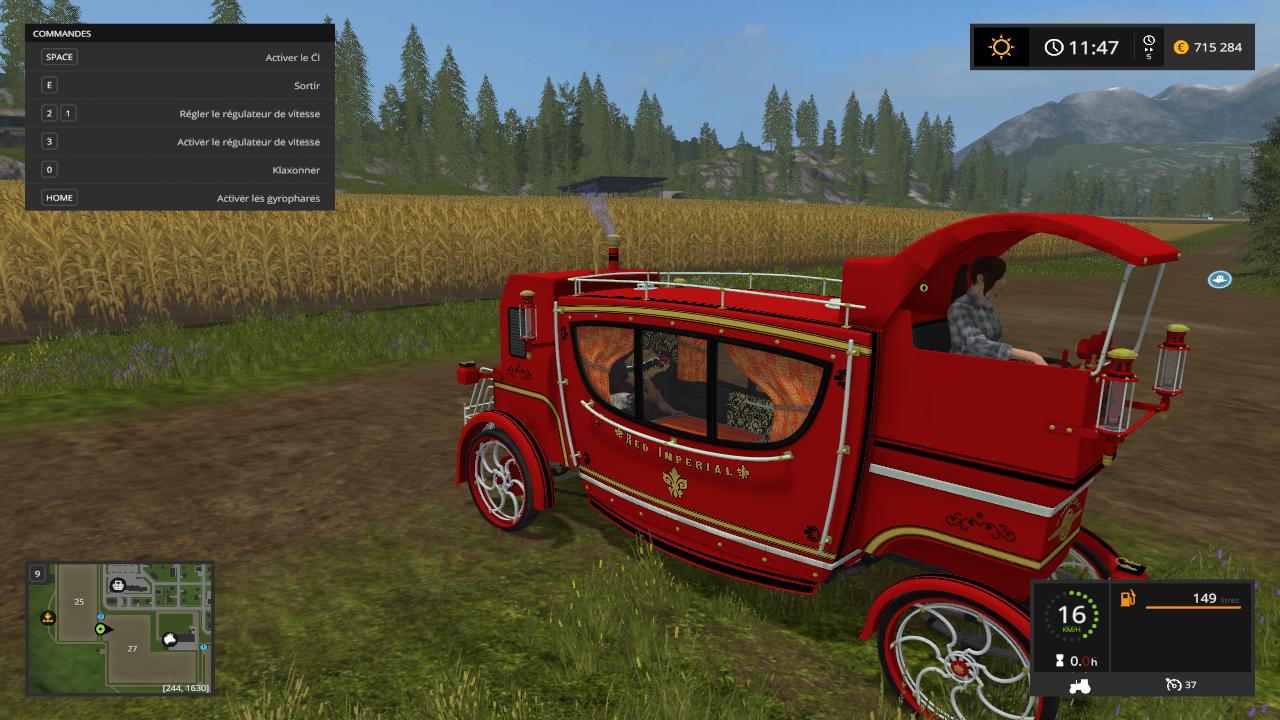Open the minimap showing fields 25 and 27
This screenshot has height=720, width=1280.
(120, 628)
